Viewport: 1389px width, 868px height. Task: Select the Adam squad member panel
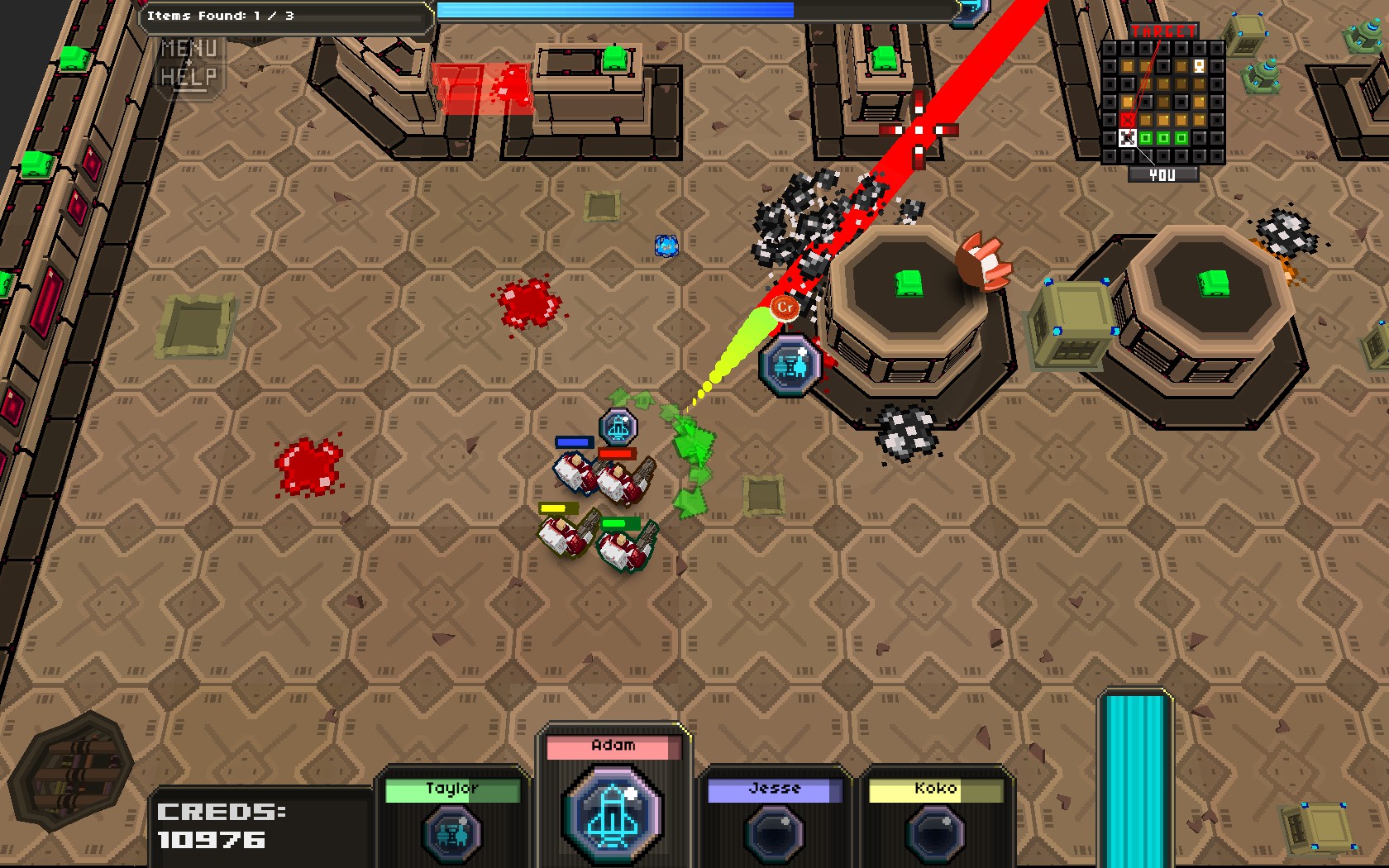613,747
